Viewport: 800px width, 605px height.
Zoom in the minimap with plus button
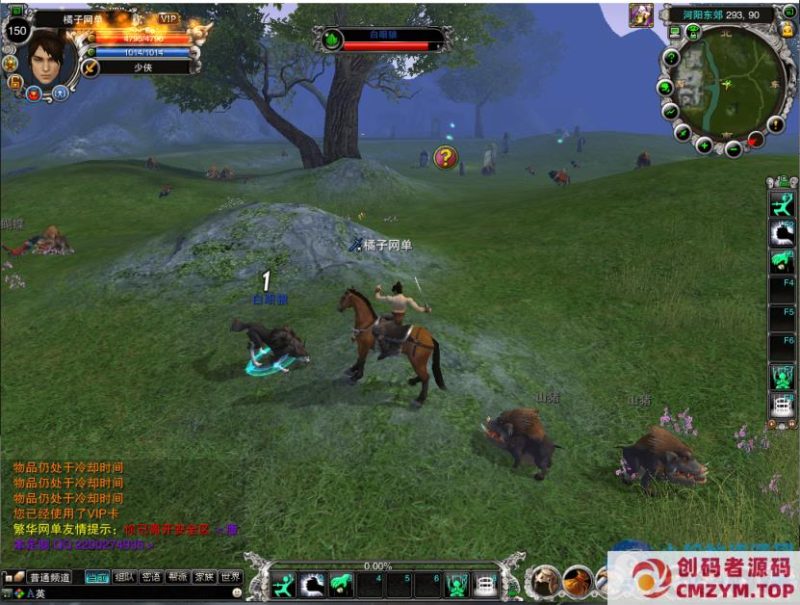704,146
